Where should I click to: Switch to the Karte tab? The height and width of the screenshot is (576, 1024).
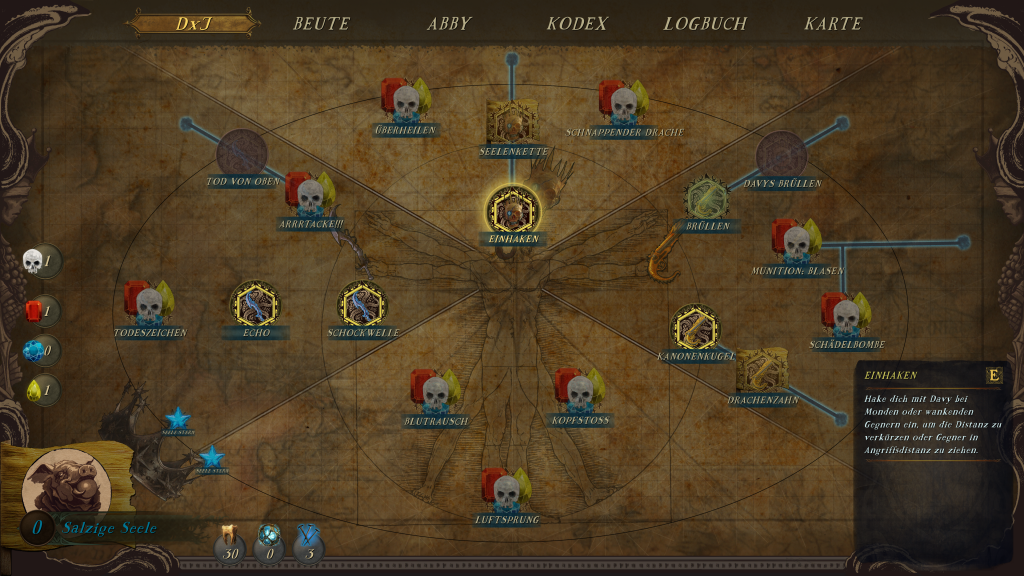833,23
